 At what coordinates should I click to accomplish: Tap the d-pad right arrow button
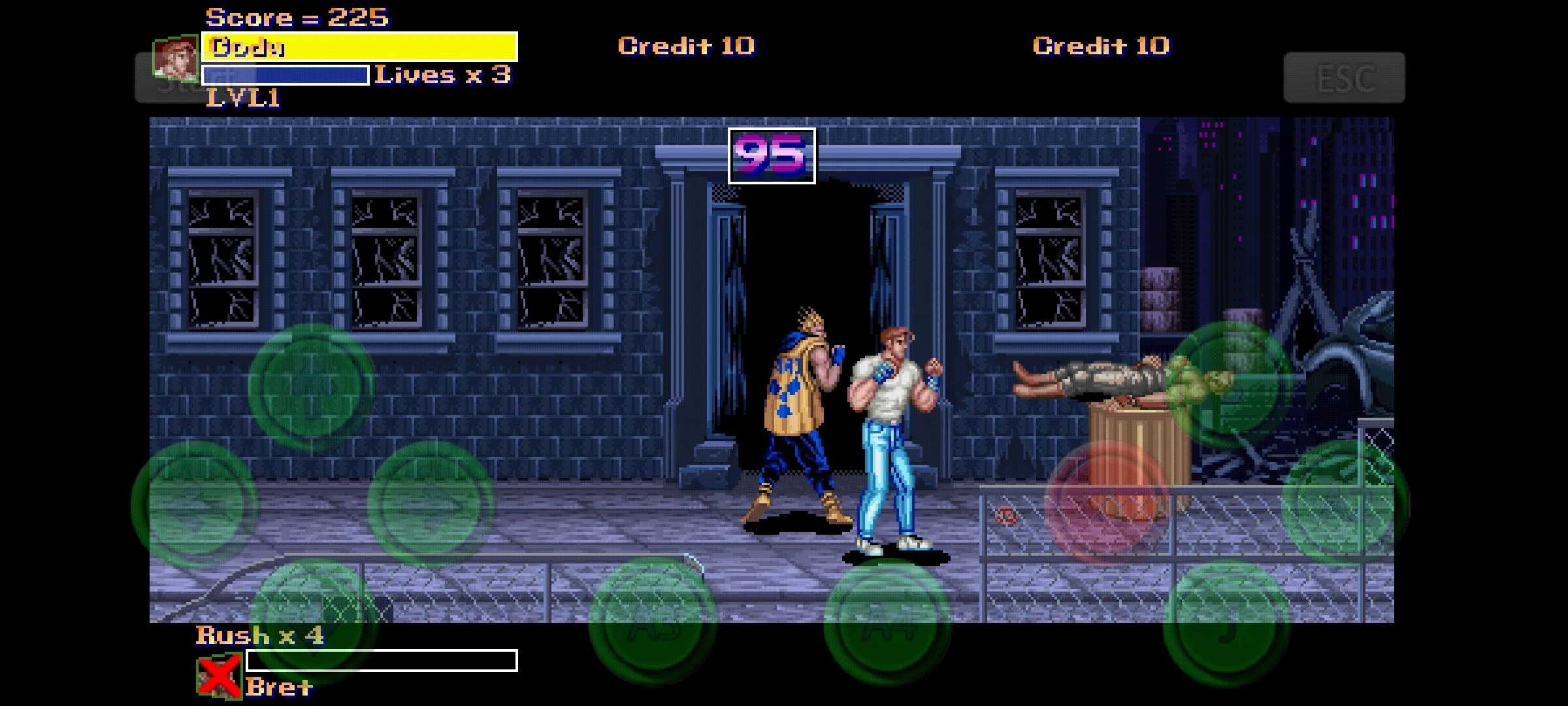pyautogui.click(x=431, y=503)
